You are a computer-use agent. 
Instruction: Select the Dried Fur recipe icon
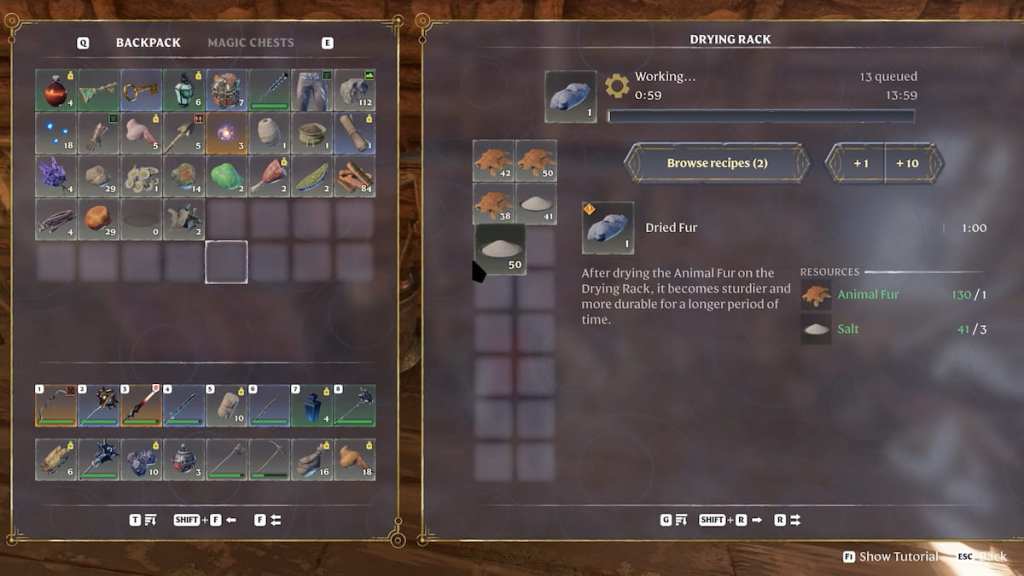tap(607, 228)
